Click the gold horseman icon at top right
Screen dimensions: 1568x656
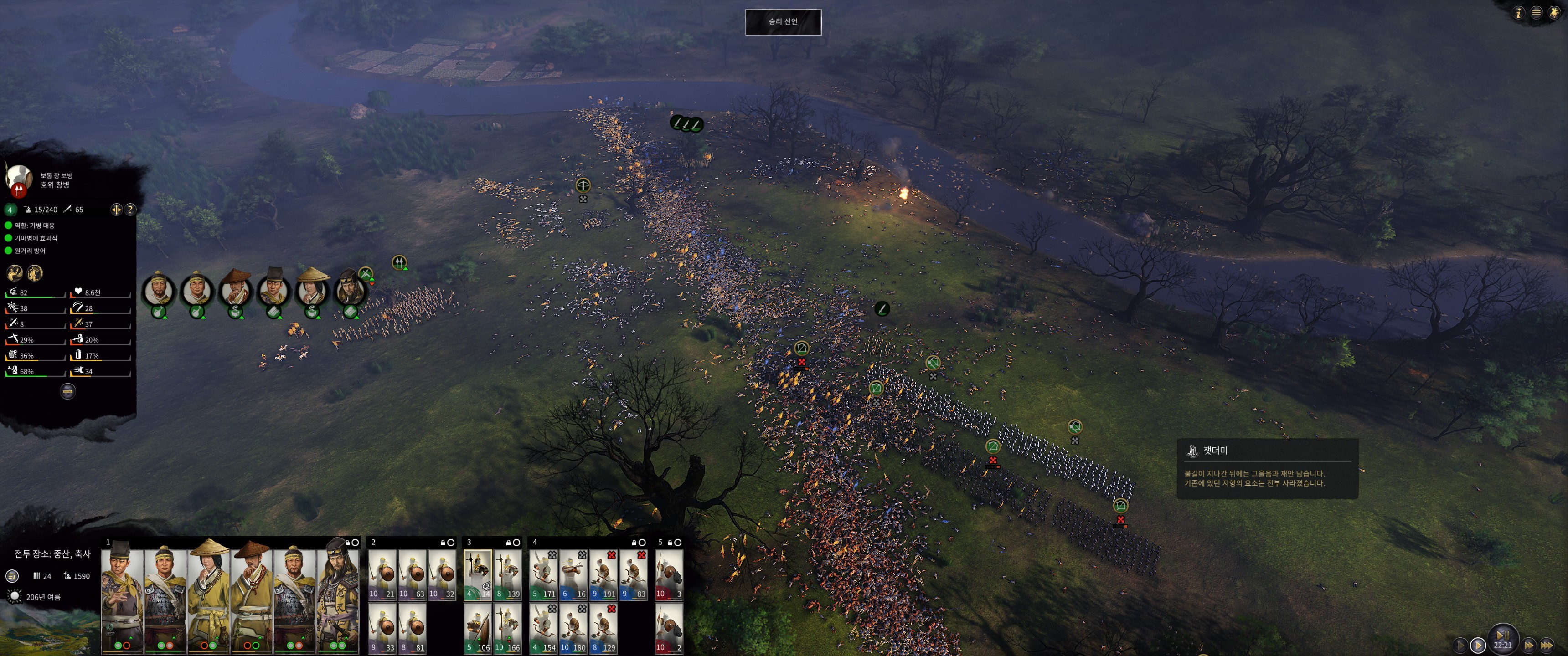click(x=1554, y=13)
